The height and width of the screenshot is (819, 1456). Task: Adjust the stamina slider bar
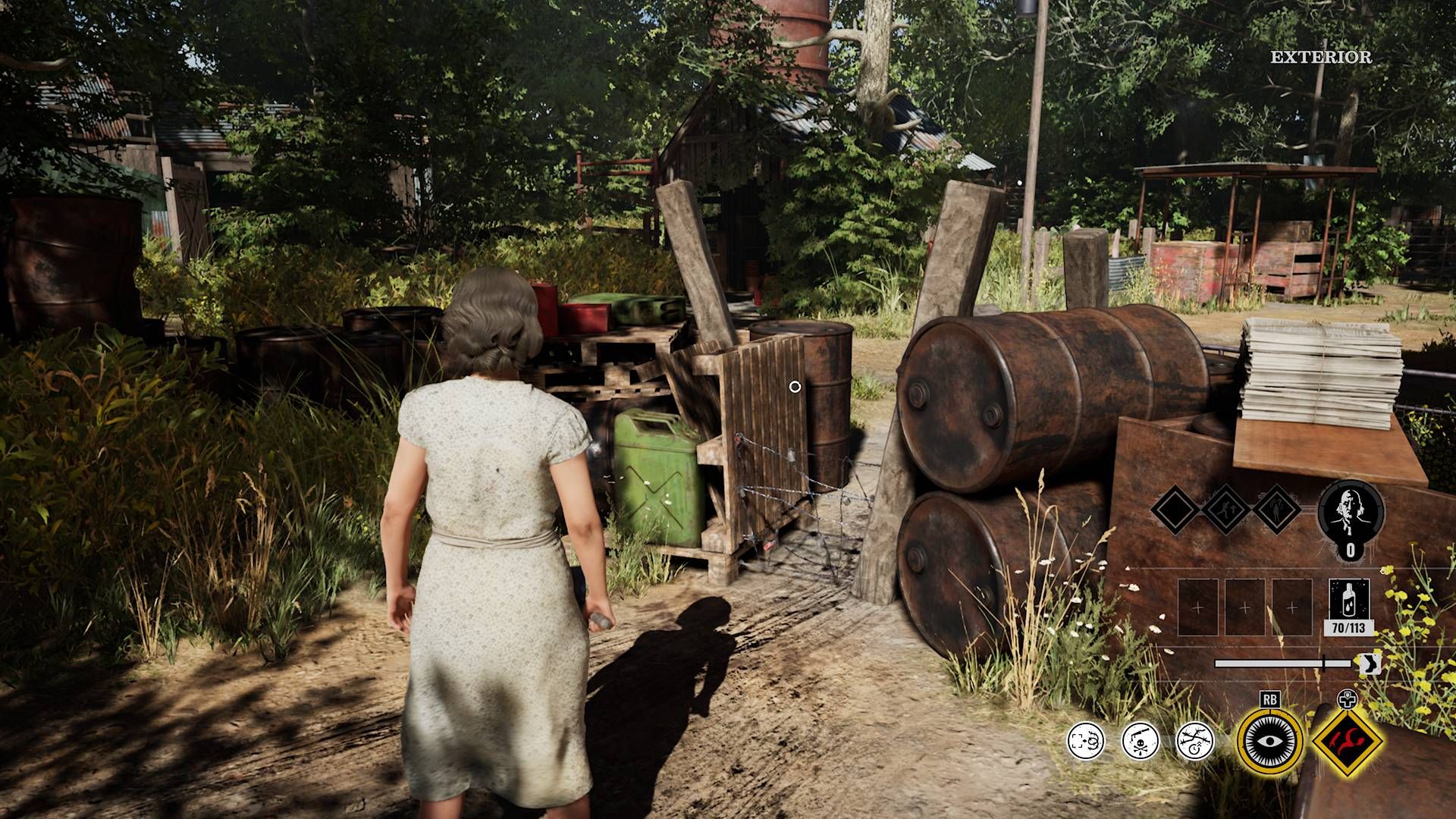1284,662
